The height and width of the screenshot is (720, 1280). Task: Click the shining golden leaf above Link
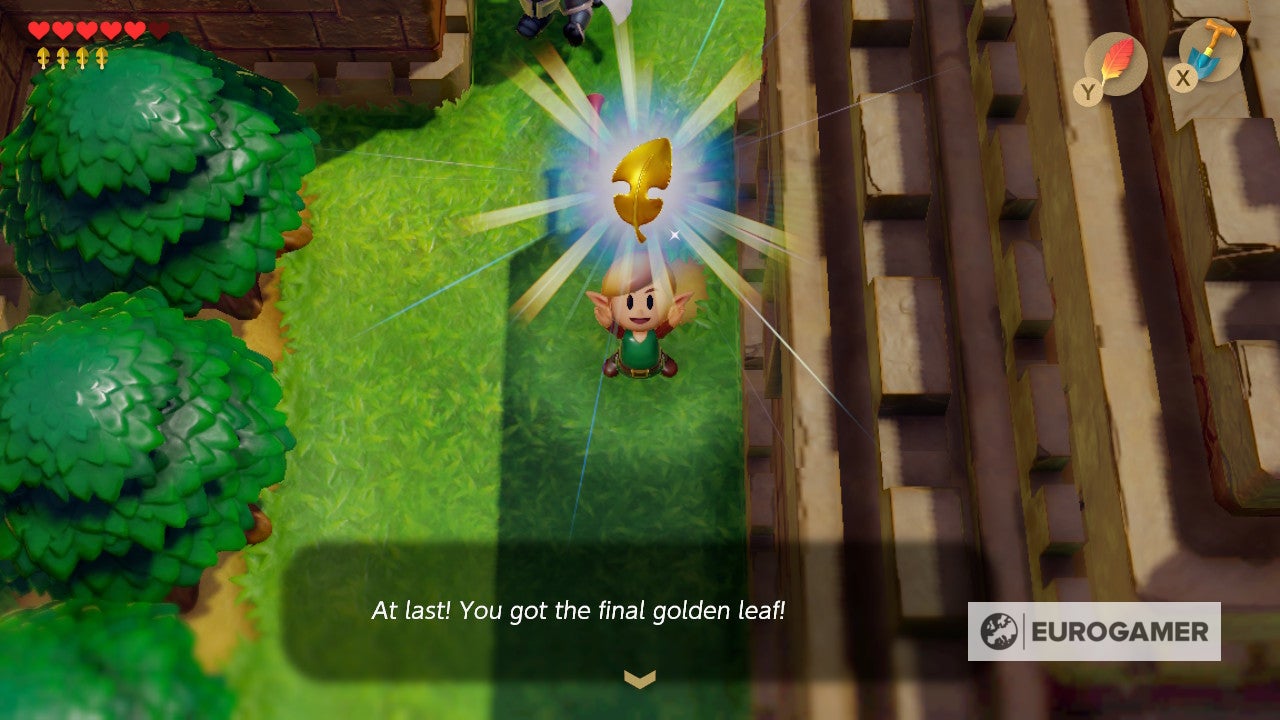point(643,185)
